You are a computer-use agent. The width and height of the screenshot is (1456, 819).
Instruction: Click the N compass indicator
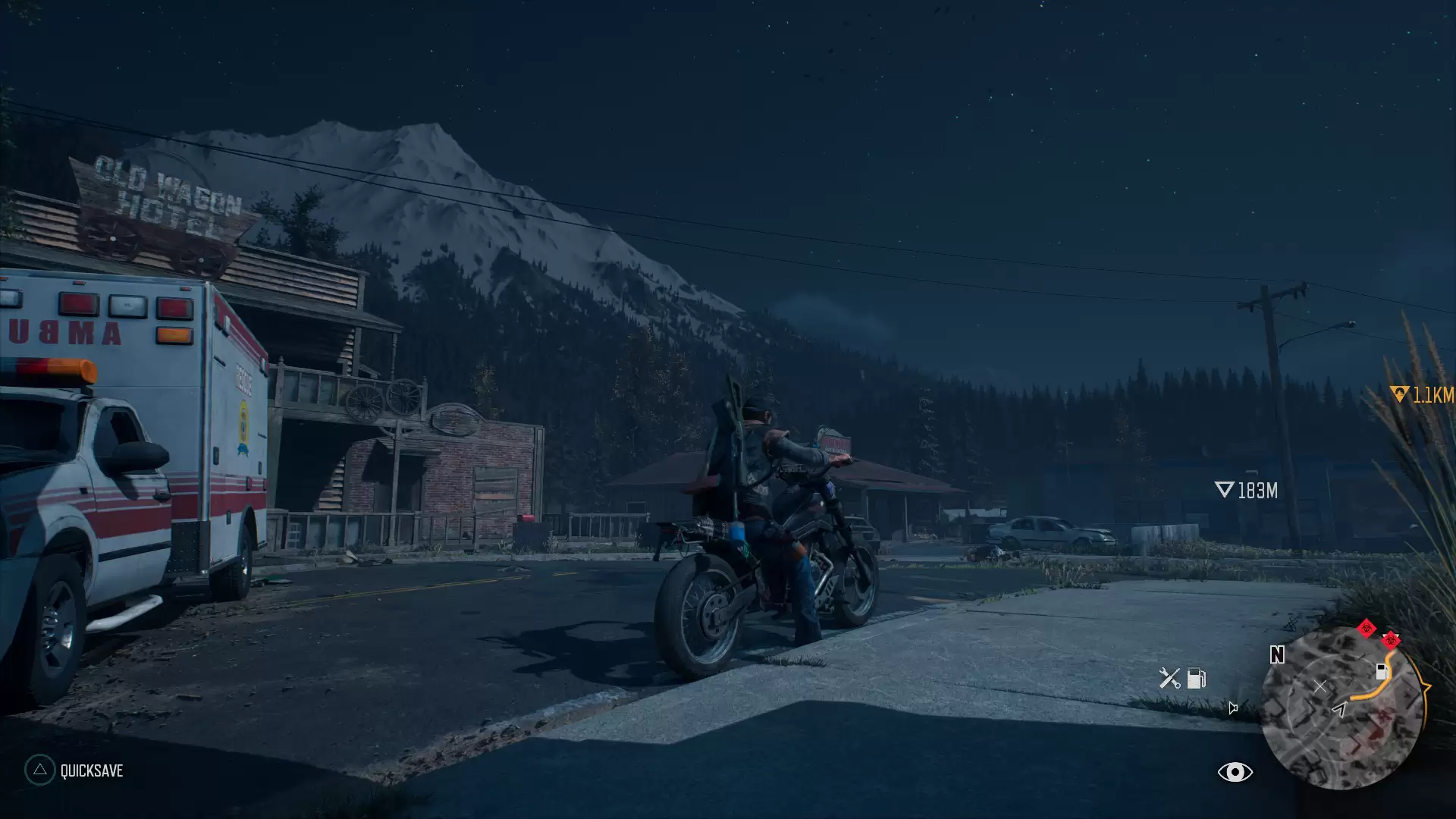[x=1277, y=654]
